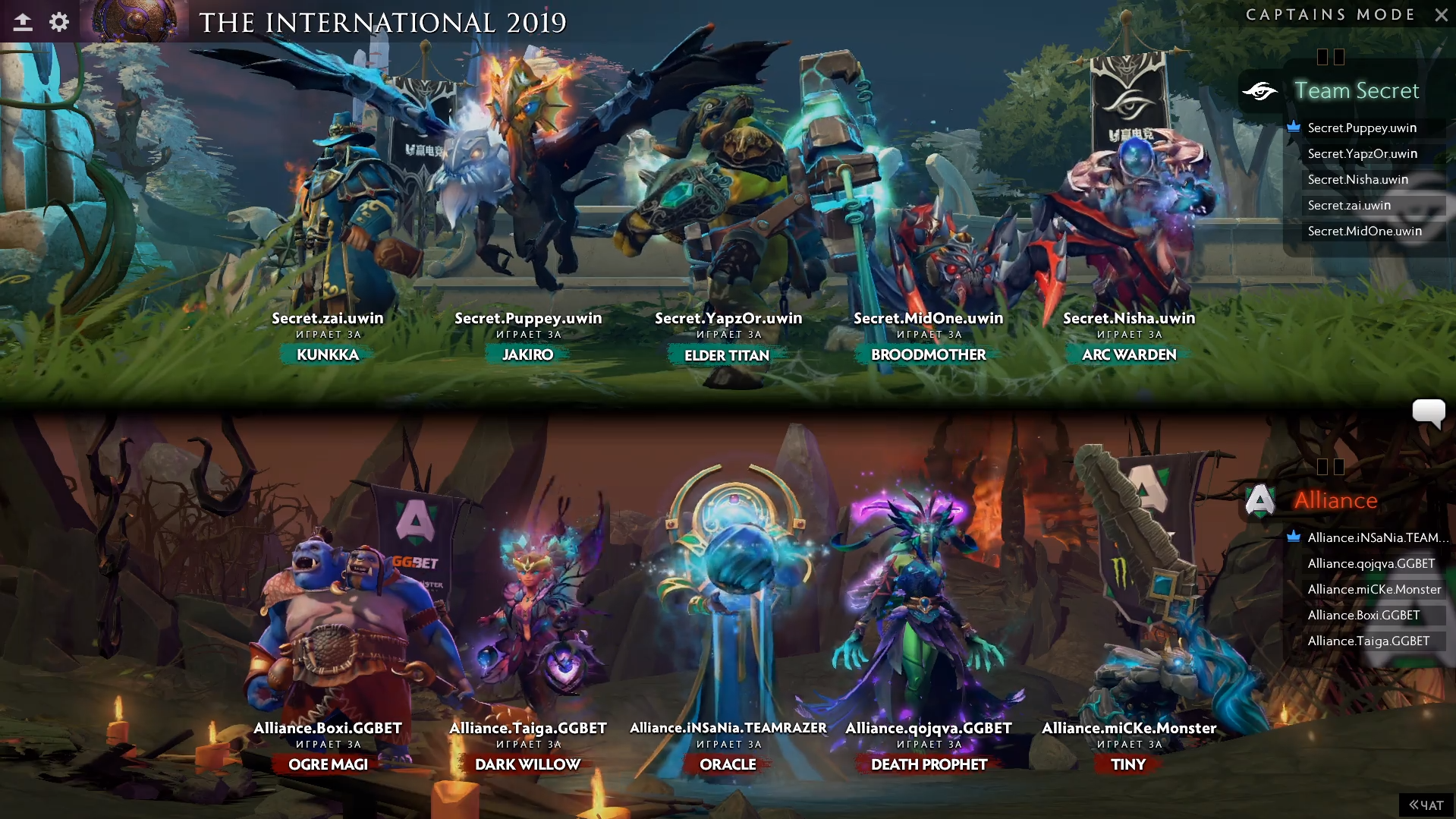Click the Alliance team header
1456x819 pixels.
pos(1335,500)
